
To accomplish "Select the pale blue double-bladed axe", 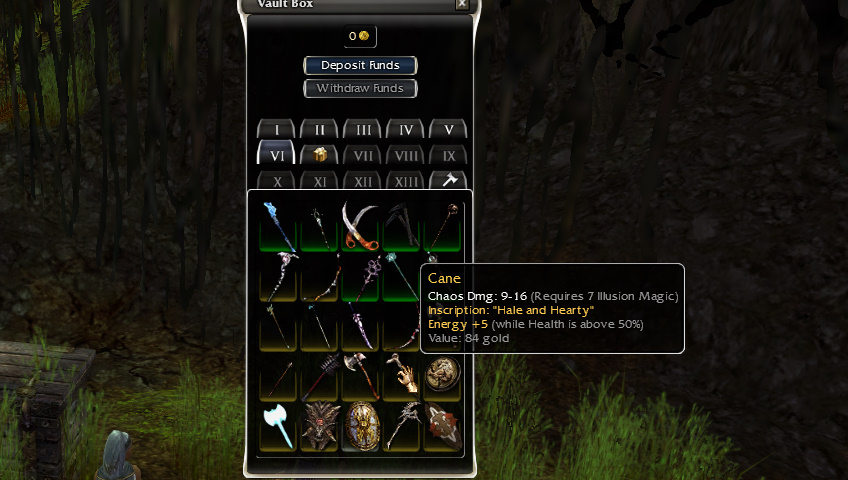I will point(278,426).
